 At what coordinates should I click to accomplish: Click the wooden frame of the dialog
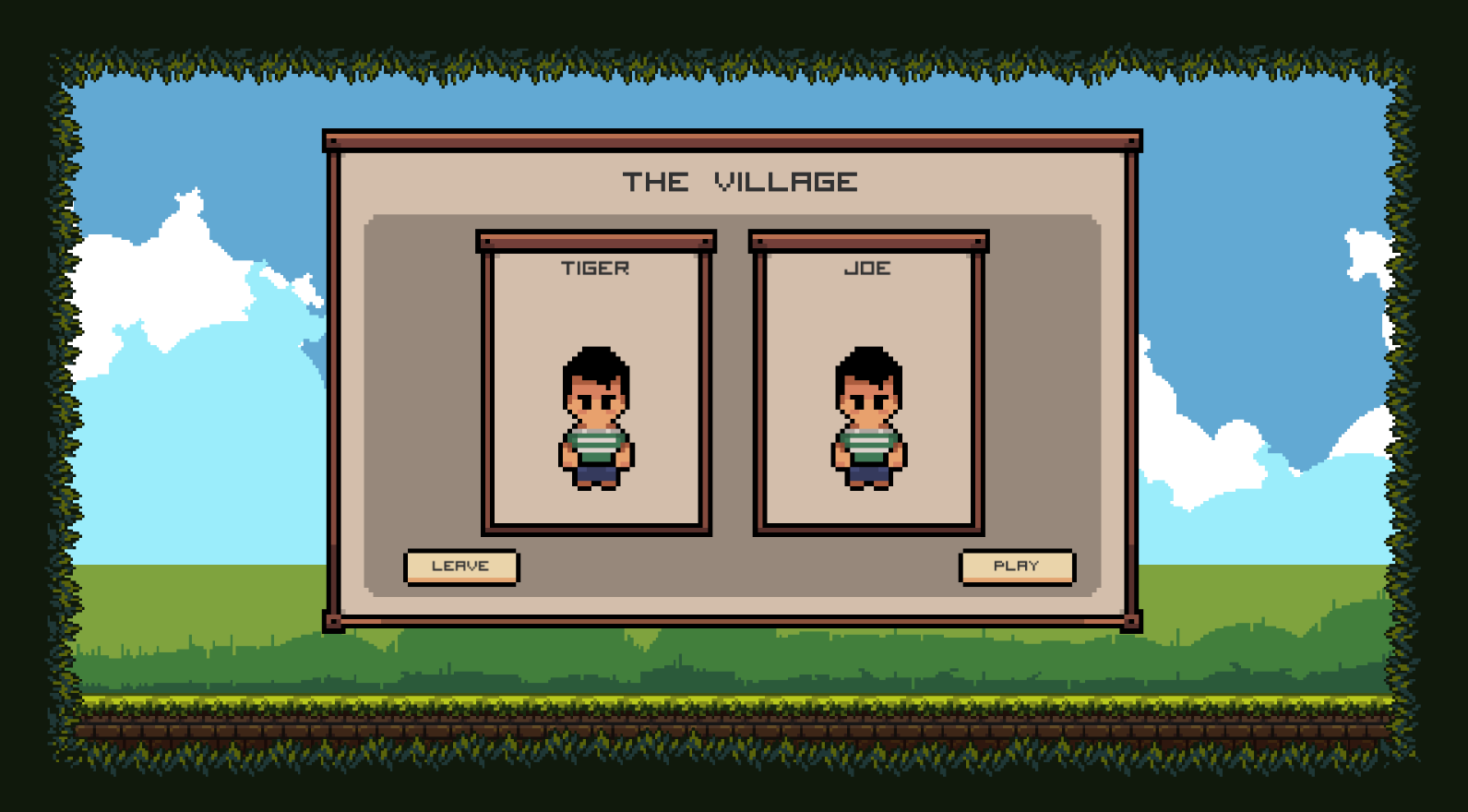(x=734, y=140)
